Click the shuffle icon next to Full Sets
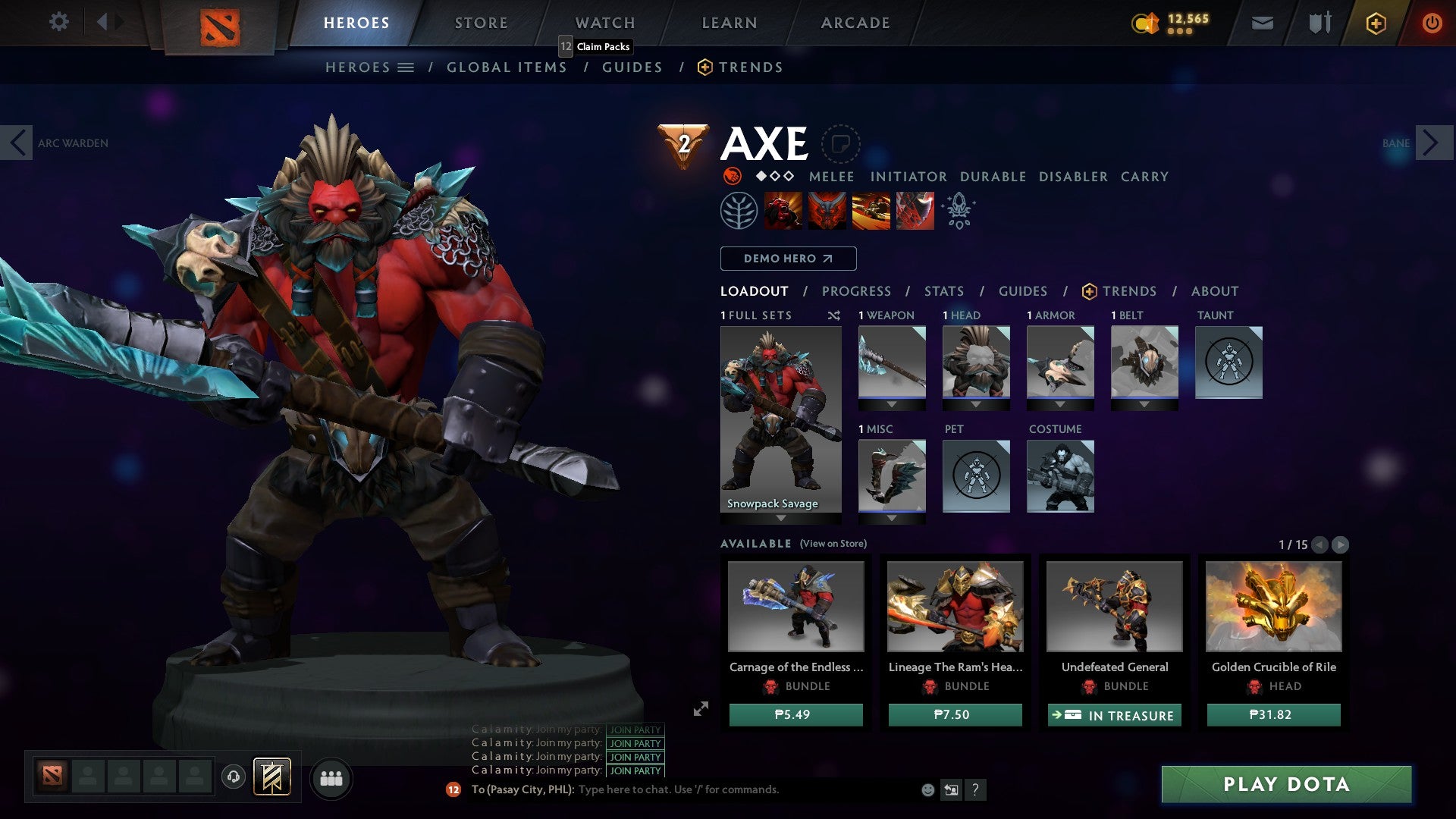 pyautogui.click(x=833, y=315)
